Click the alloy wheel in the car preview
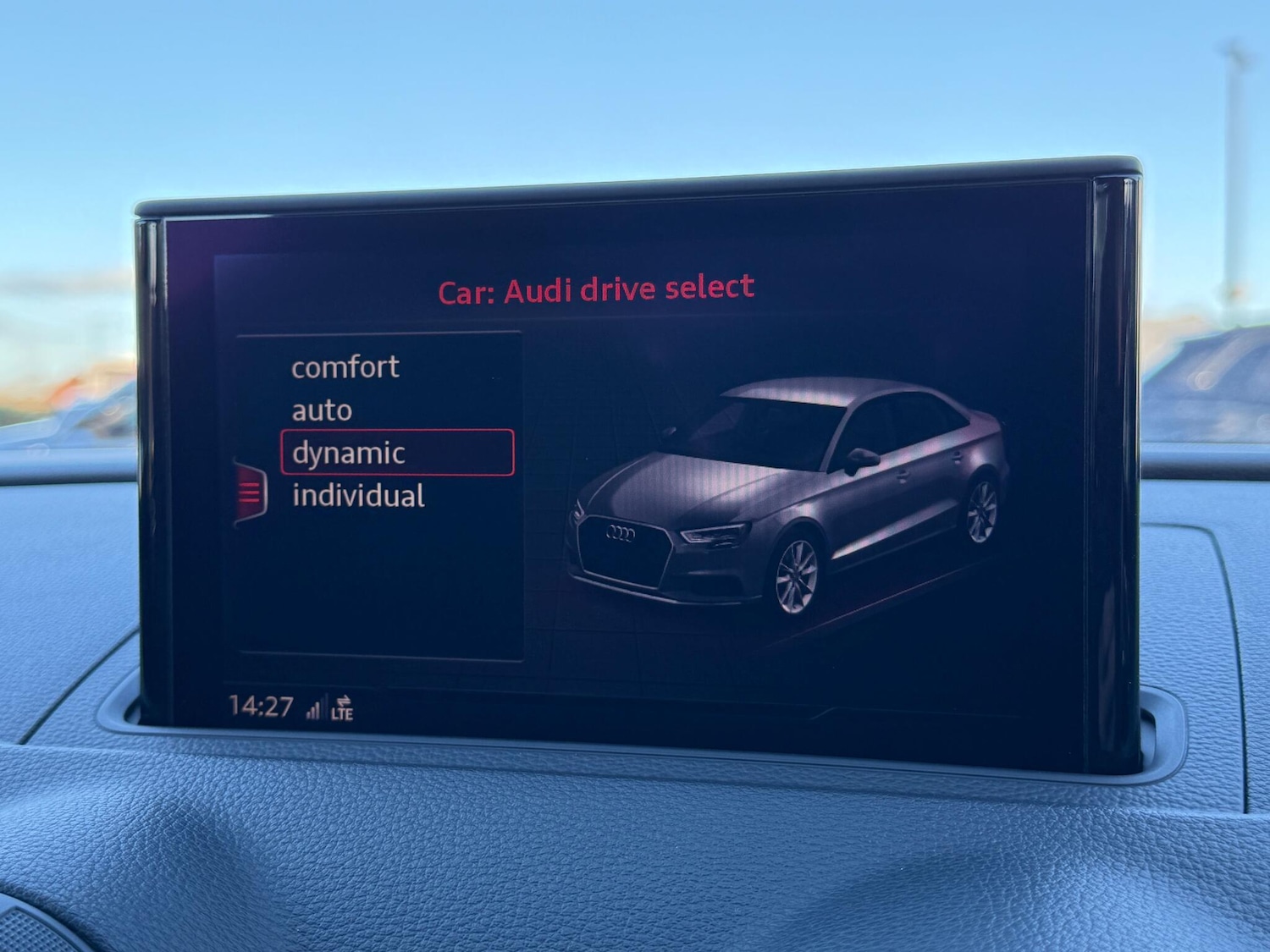 [x=796, y=576]
